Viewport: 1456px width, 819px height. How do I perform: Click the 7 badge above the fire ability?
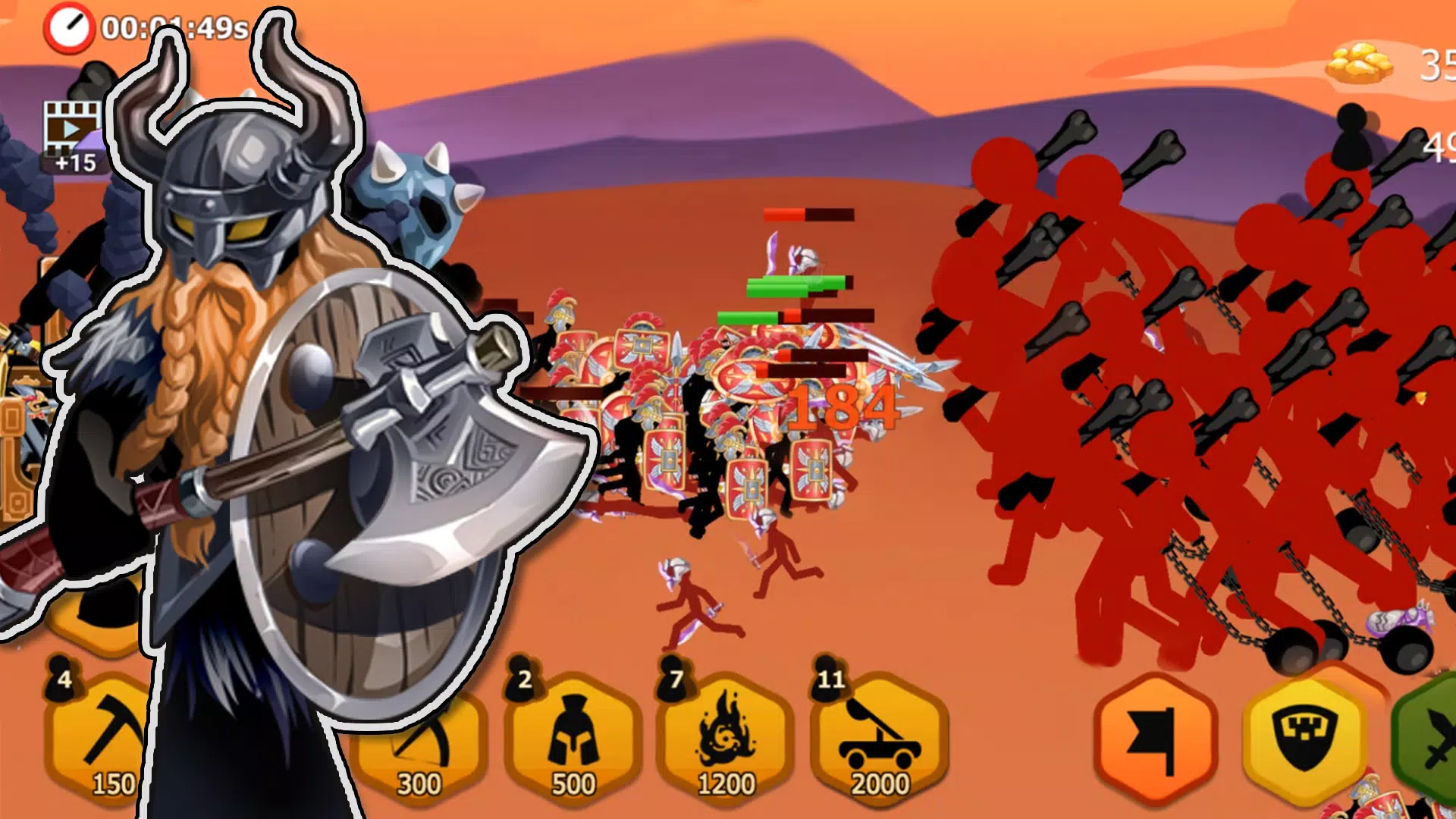click(x=675, y=679)
